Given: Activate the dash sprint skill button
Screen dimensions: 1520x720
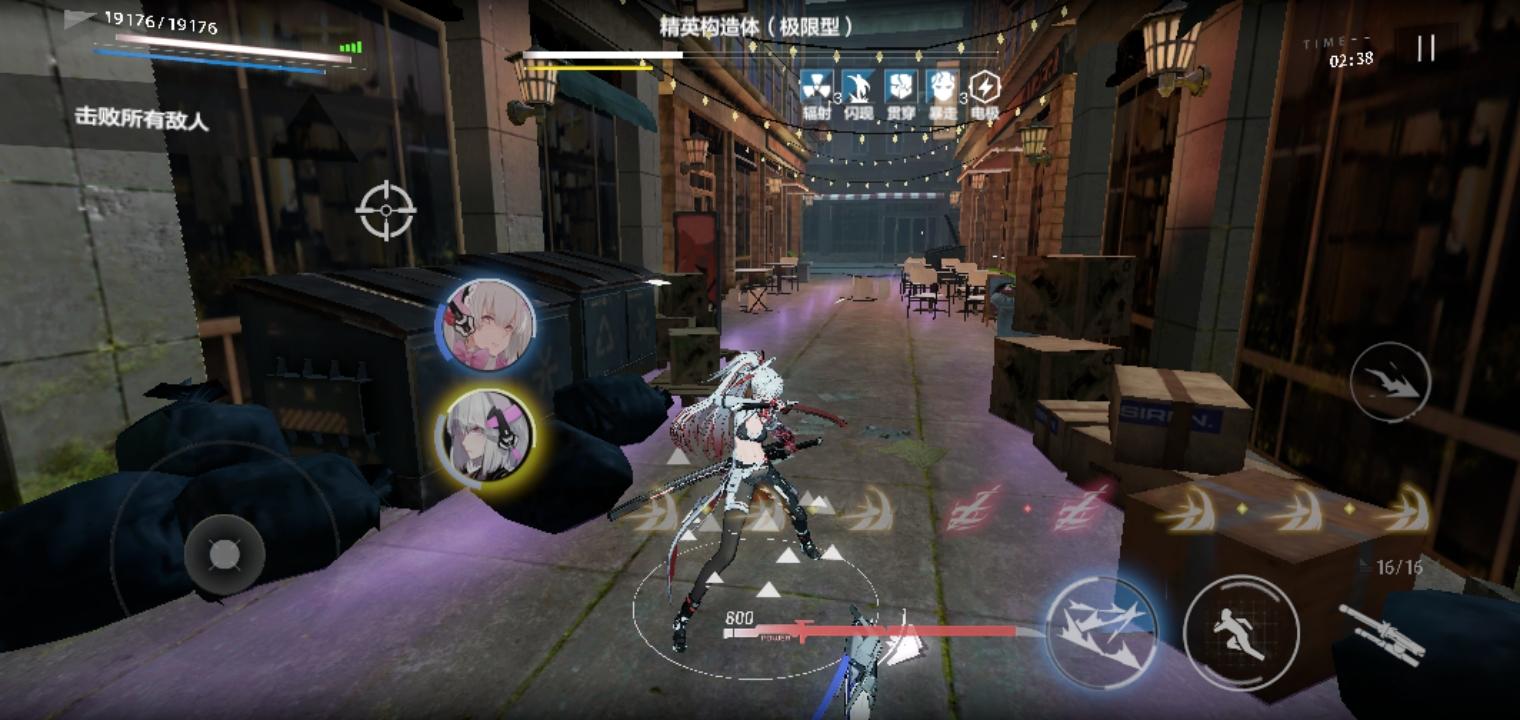Looking at the screenshot, I should pos(1241,630).
